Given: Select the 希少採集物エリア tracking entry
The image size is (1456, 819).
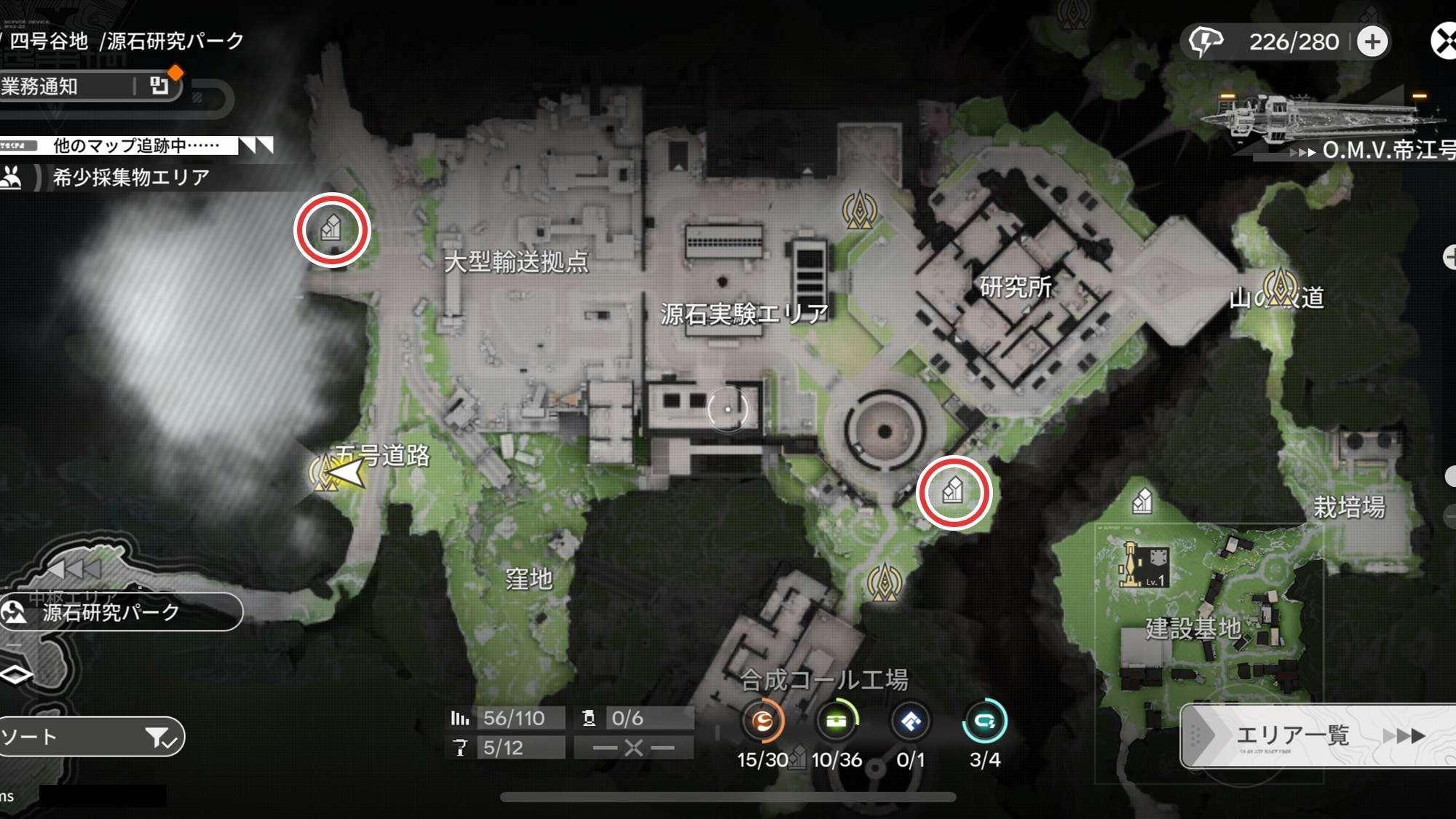Looking at the screenshot, I should point(130,177).
